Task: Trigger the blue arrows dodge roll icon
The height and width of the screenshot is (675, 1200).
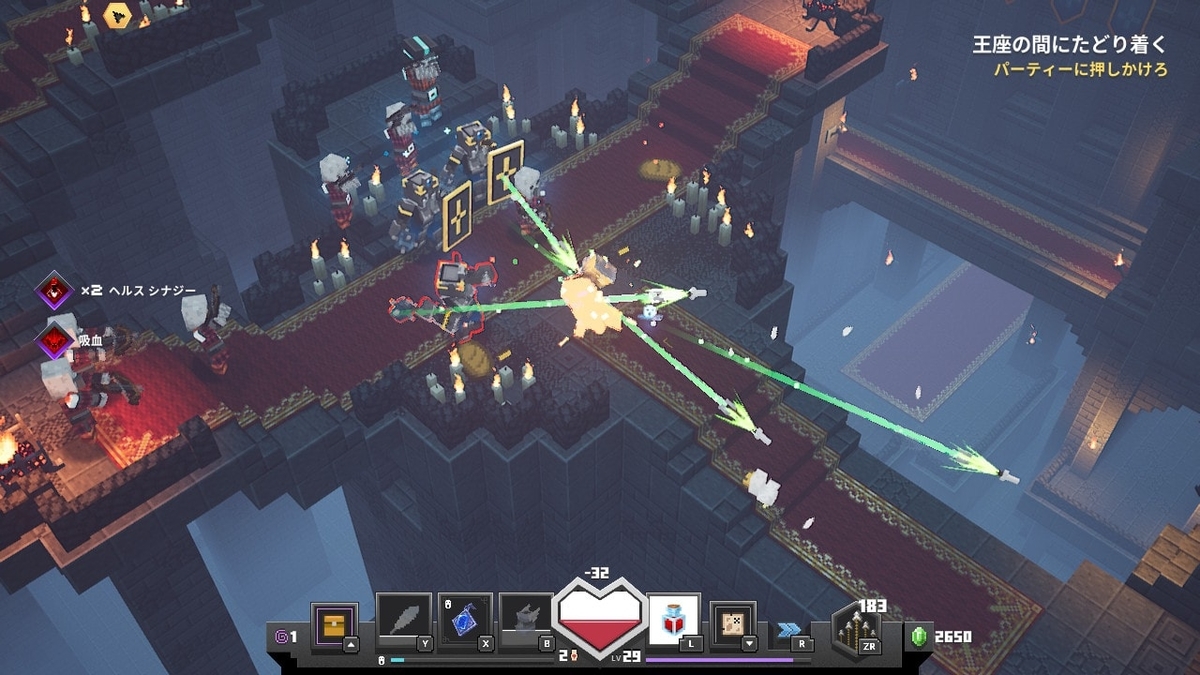Action: point(788,629)
